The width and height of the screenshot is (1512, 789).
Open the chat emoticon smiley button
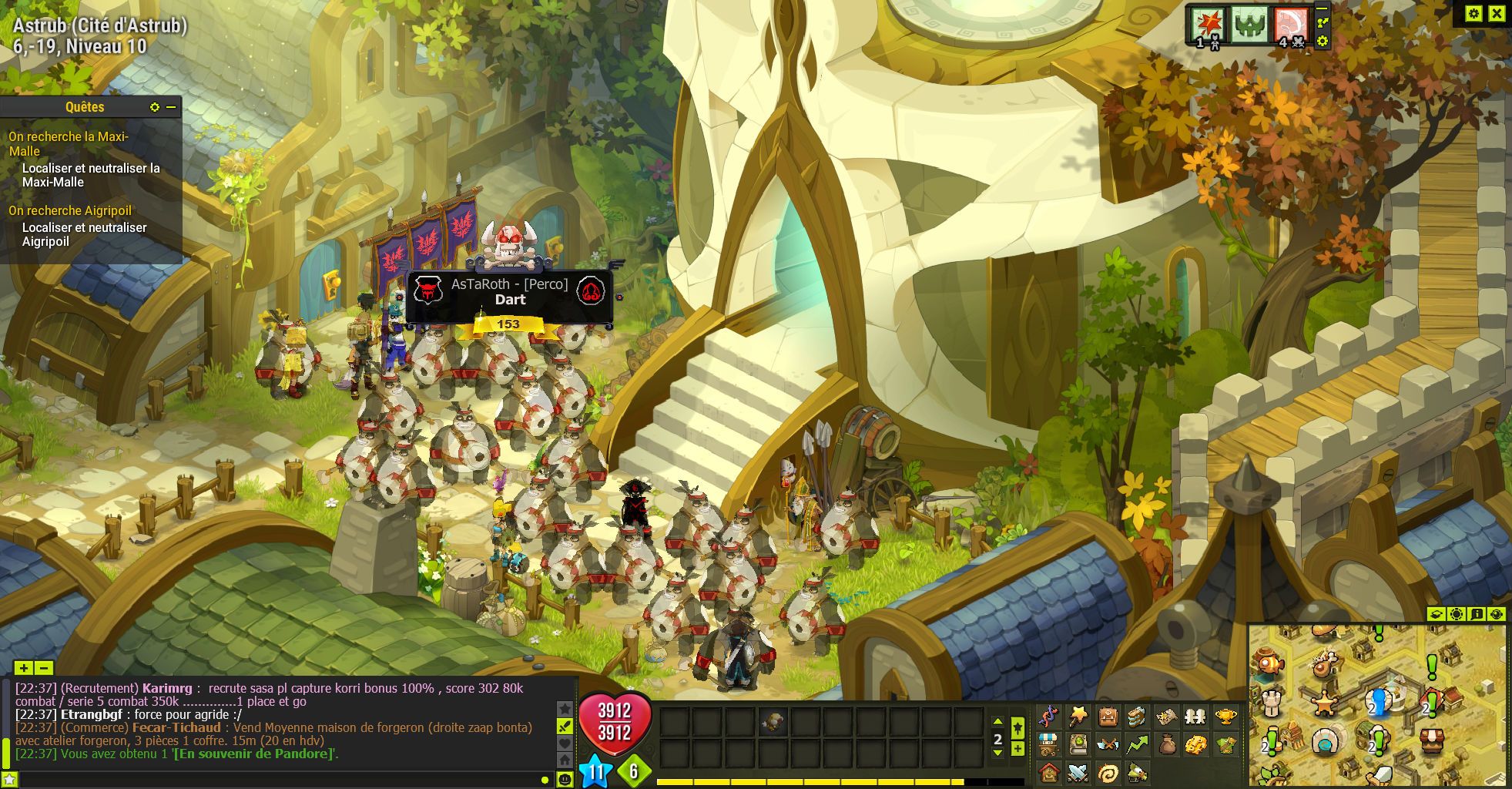click(565, 779)
